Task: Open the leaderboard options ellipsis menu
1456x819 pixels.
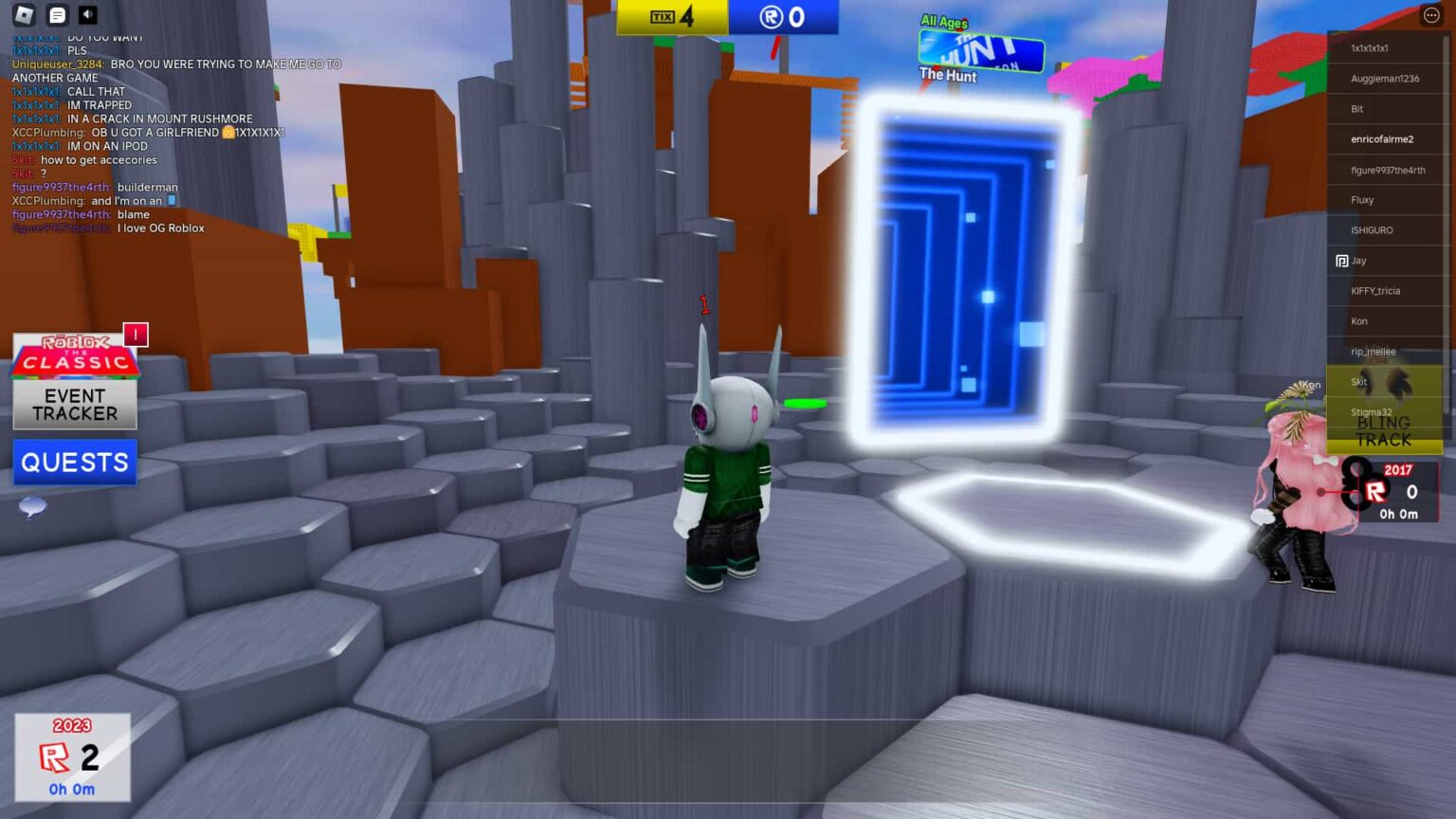Action: coord(1429,14)
